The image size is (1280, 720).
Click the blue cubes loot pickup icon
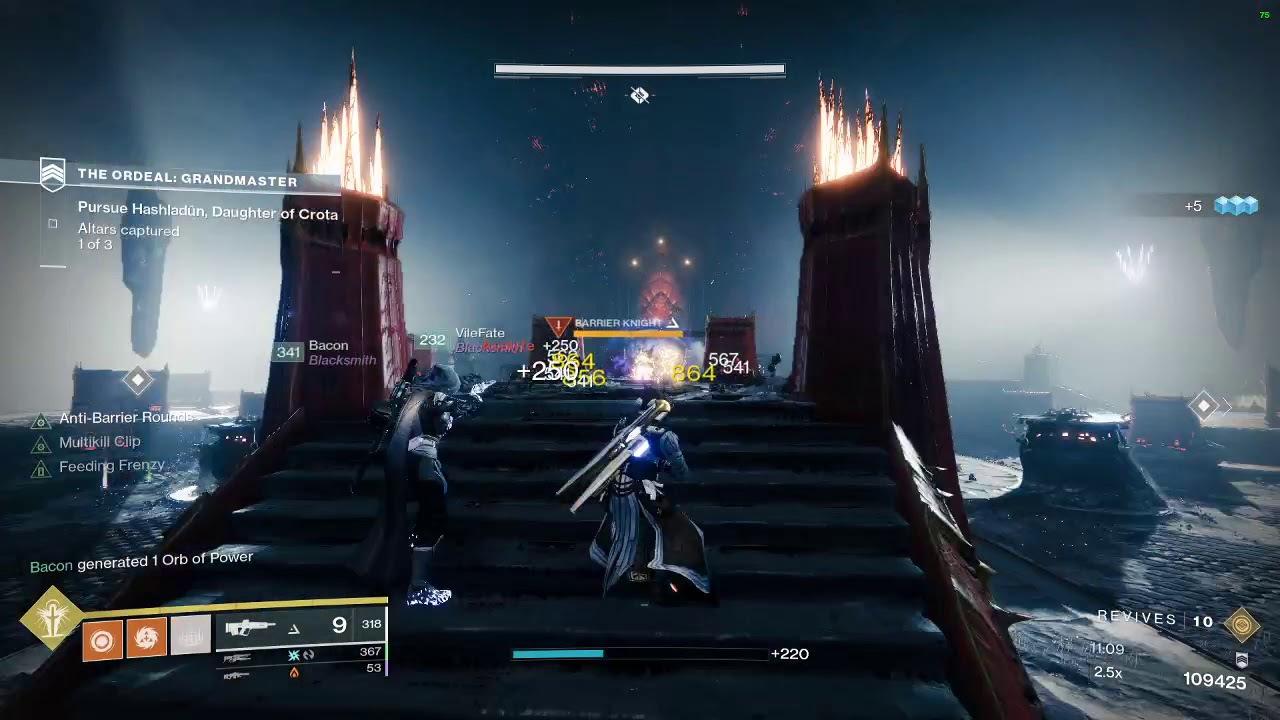click(1235, 206)
